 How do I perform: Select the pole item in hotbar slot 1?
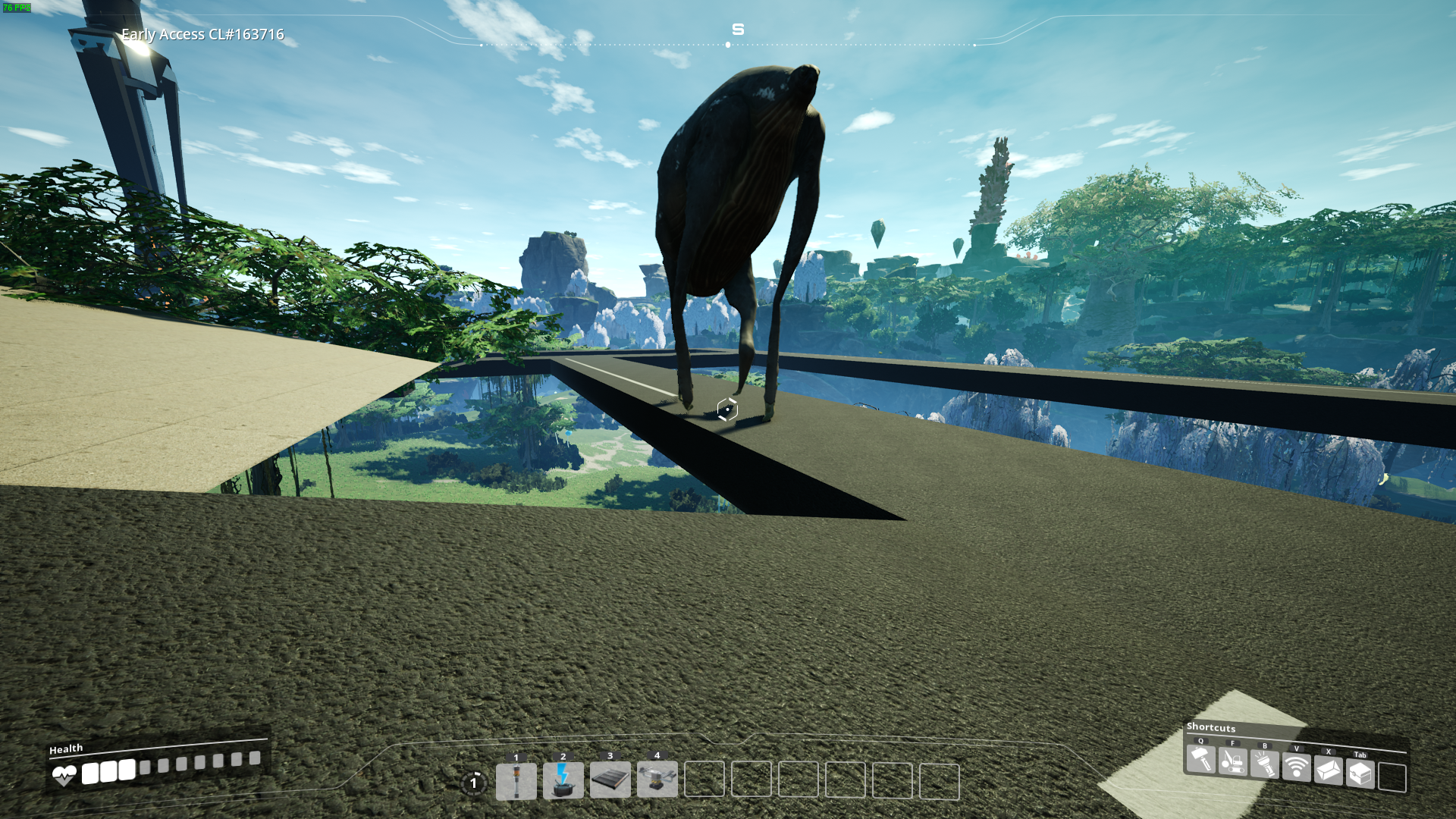(x=516, y=781)
